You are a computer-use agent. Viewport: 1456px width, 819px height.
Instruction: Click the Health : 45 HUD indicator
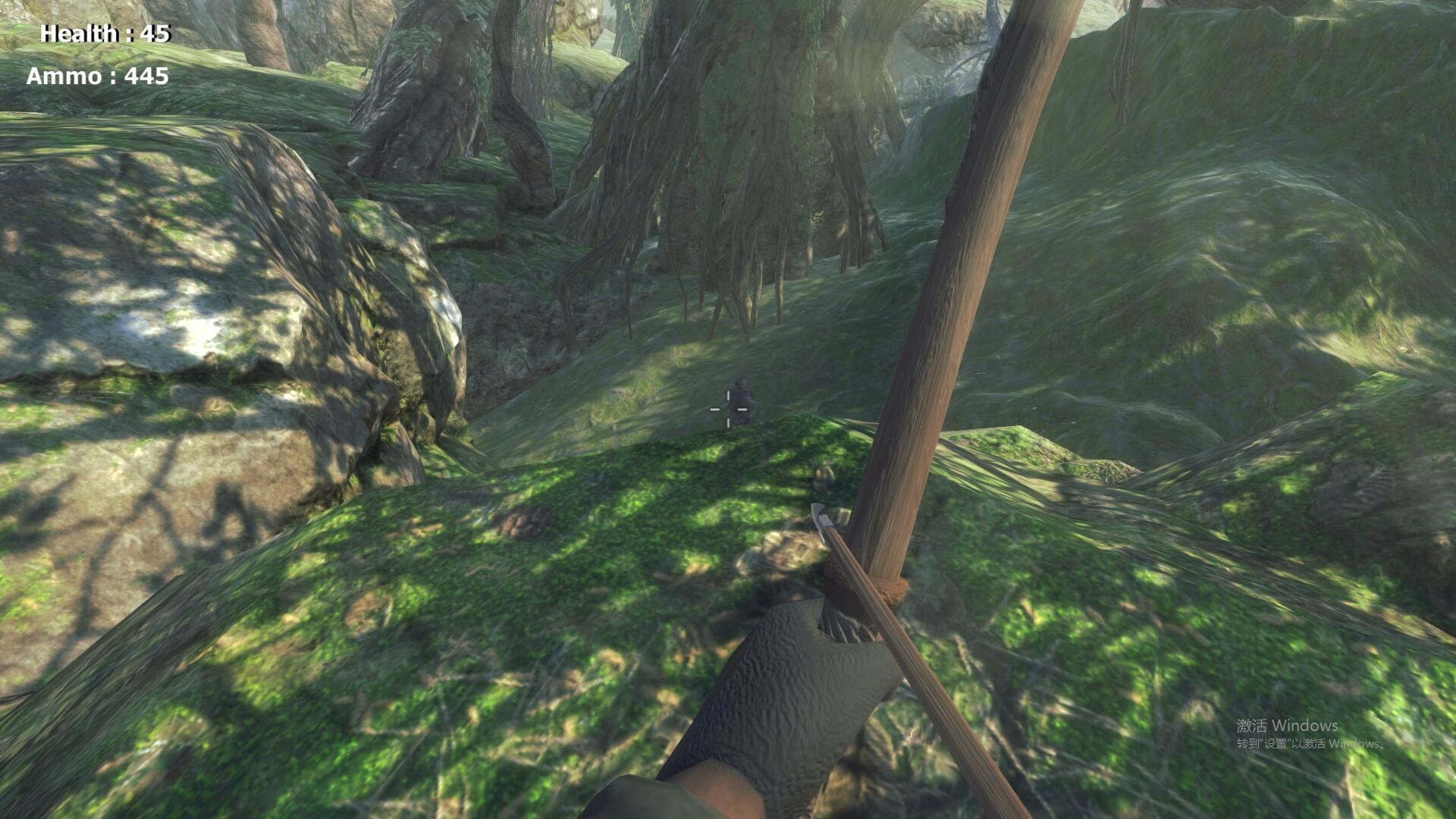coord(103,33)
